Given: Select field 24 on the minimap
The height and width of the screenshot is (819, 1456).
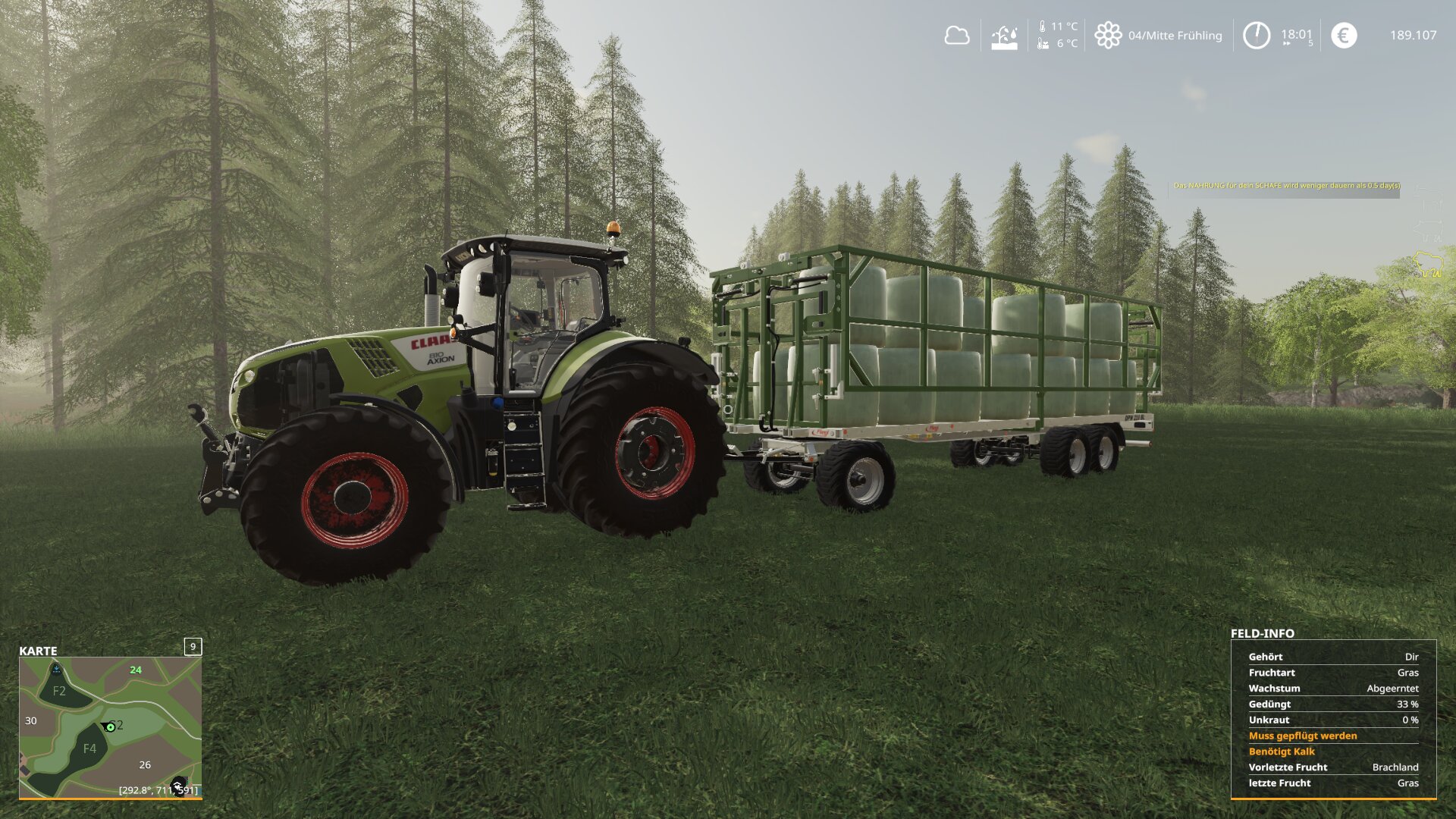Looking at the screenshot, I should [x=136, y=670].
